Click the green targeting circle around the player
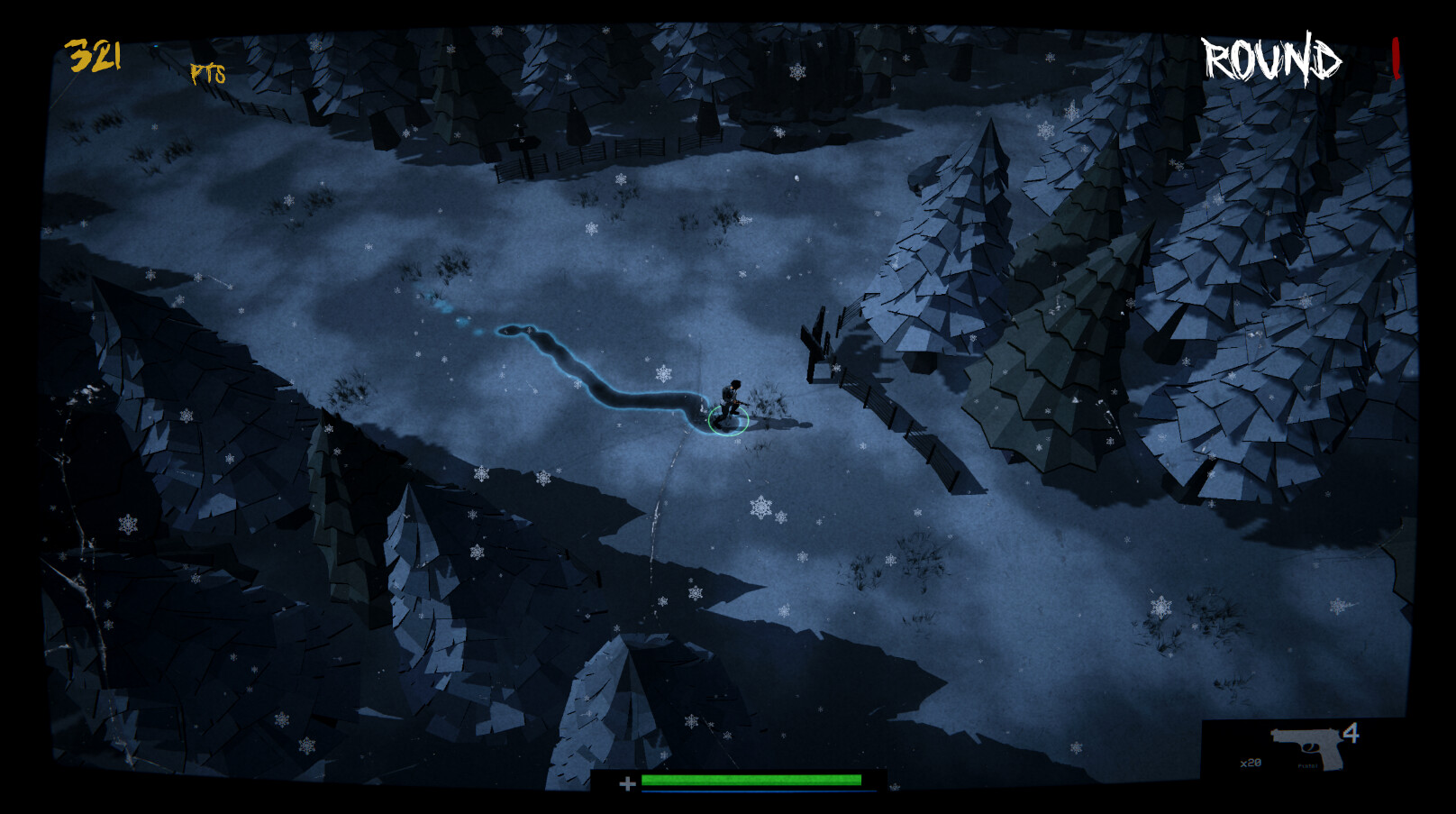1456x814 pixels. point(726,420)
